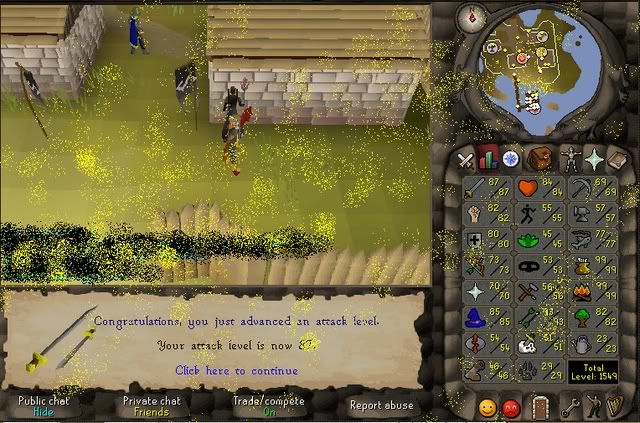The height and width of the screenshot is (423, 640).
Task: Open the prayer star tab
Action: 594,159
